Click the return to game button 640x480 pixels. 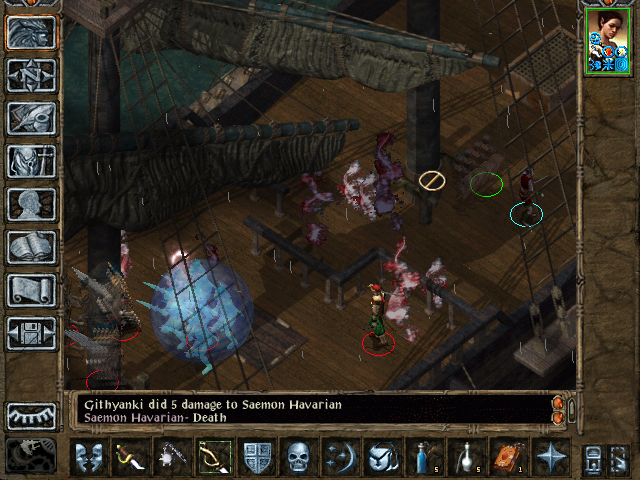pos(32,32)
